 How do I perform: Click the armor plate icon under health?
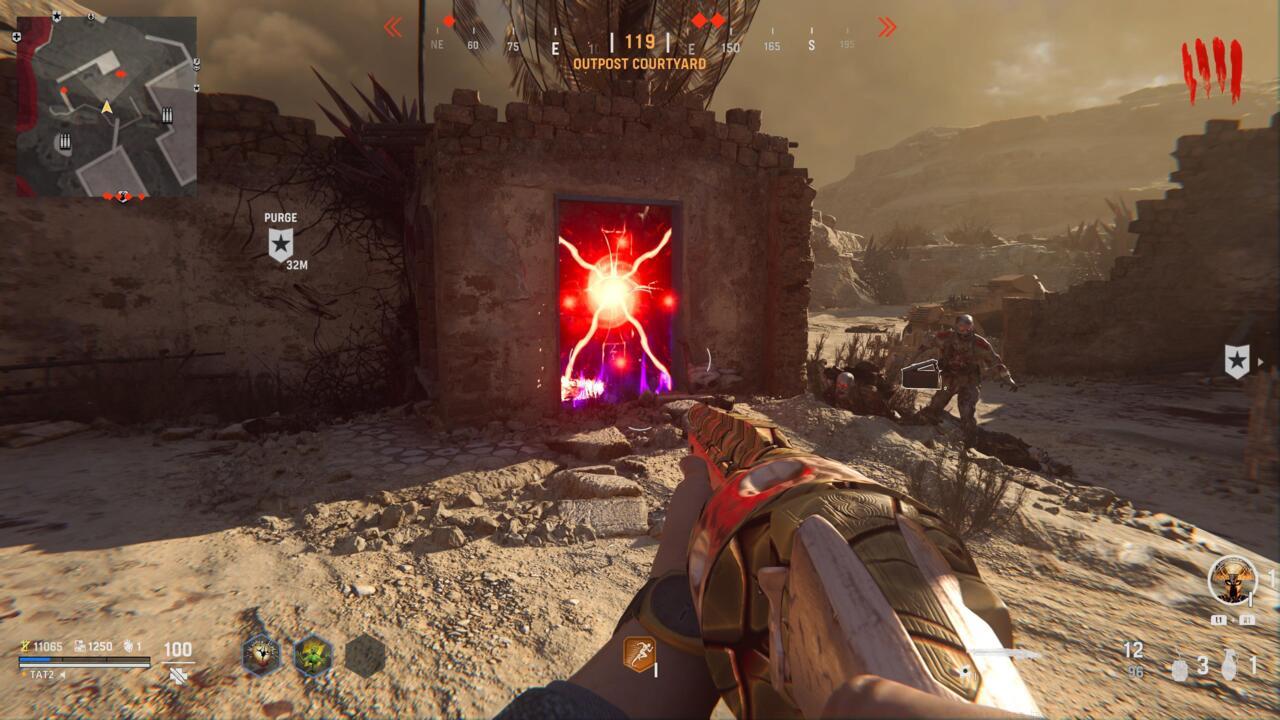pyautogui.click(x=178, y=676)
